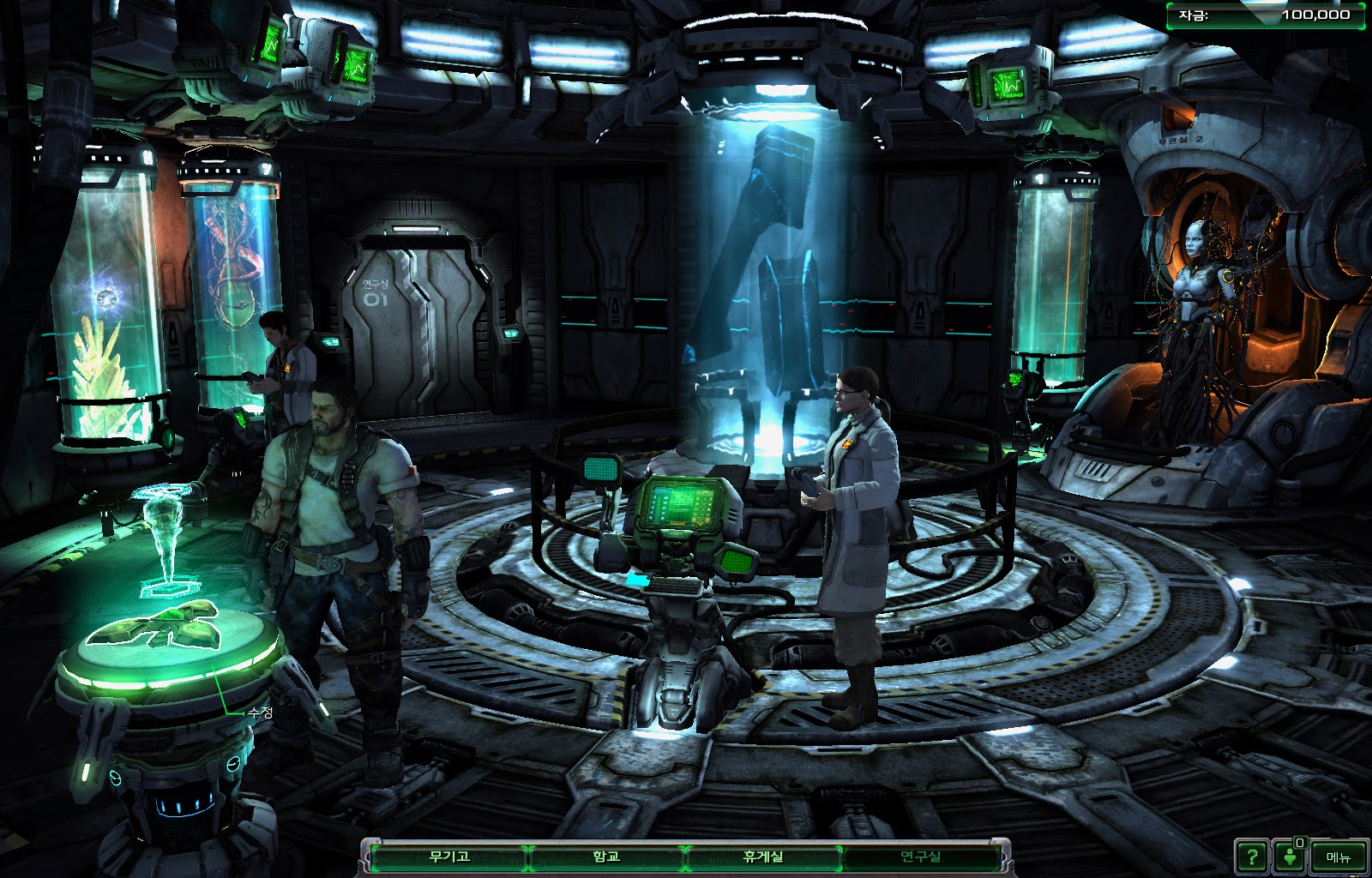Visit the 휴게실 cantina room
This screenshot has width=1372, height=878.
(x=762, y=857)
